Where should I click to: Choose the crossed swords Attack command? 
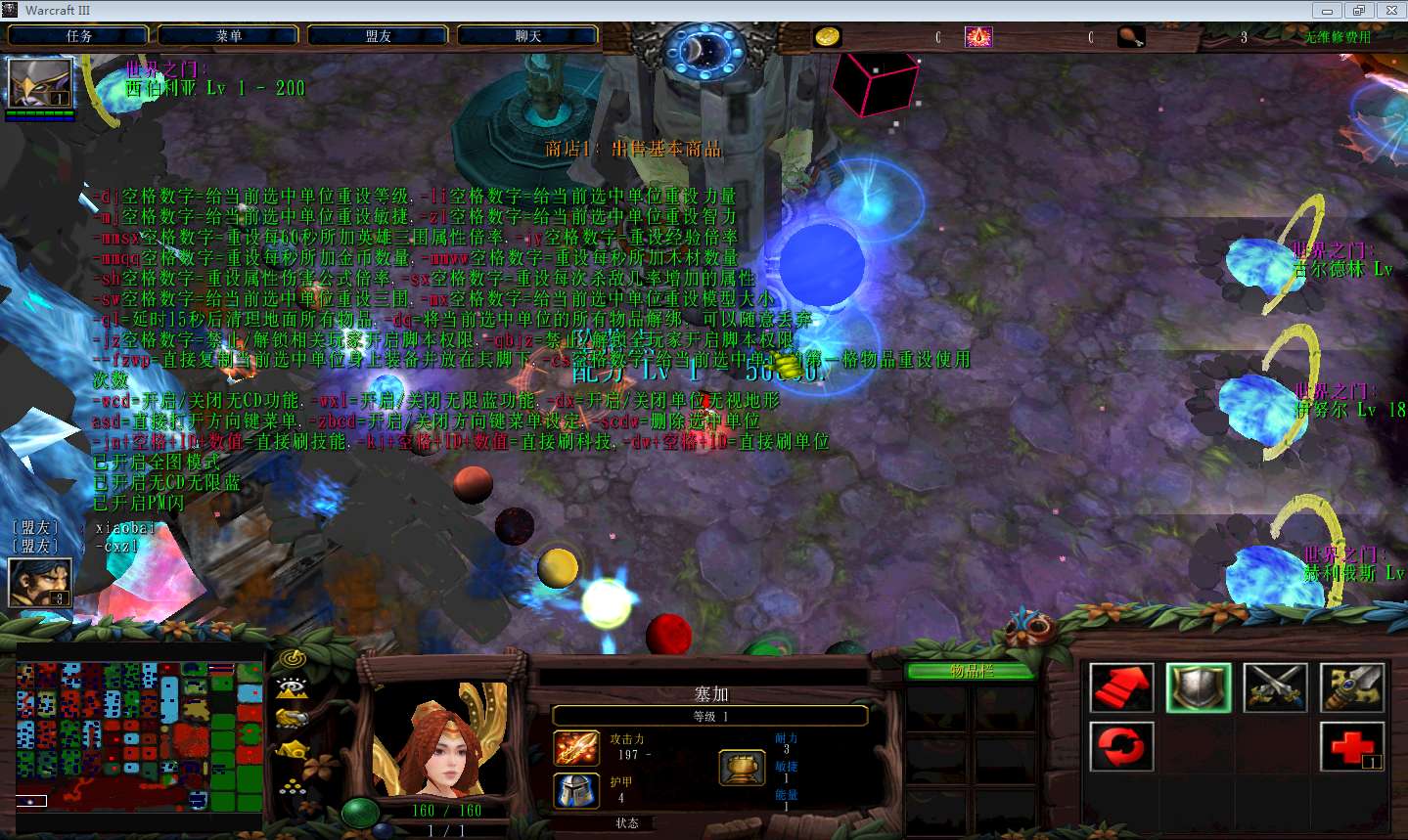click(1275, 687)
